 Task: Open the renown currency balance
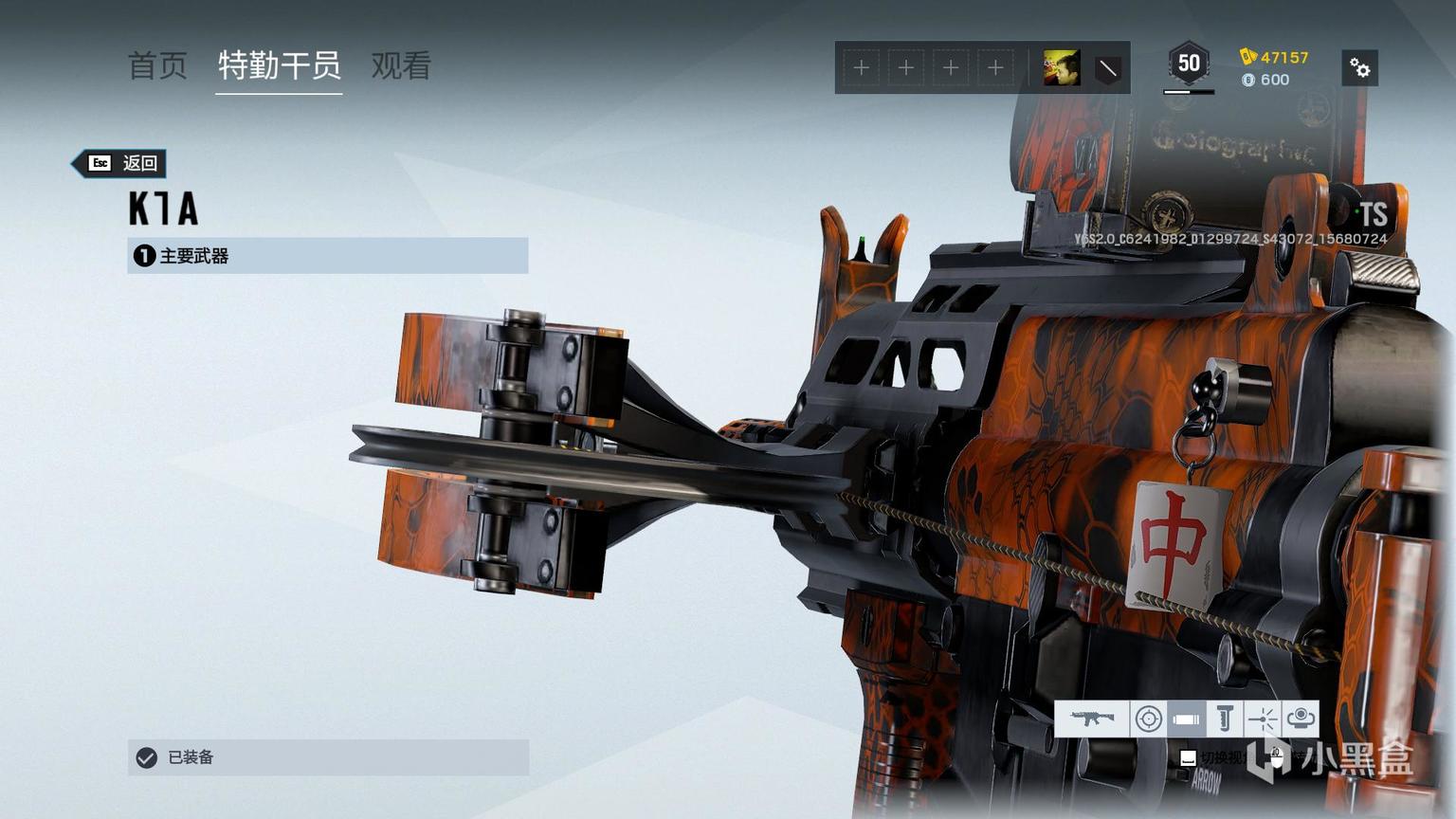pyautogui.click(x=1275, y=58)
